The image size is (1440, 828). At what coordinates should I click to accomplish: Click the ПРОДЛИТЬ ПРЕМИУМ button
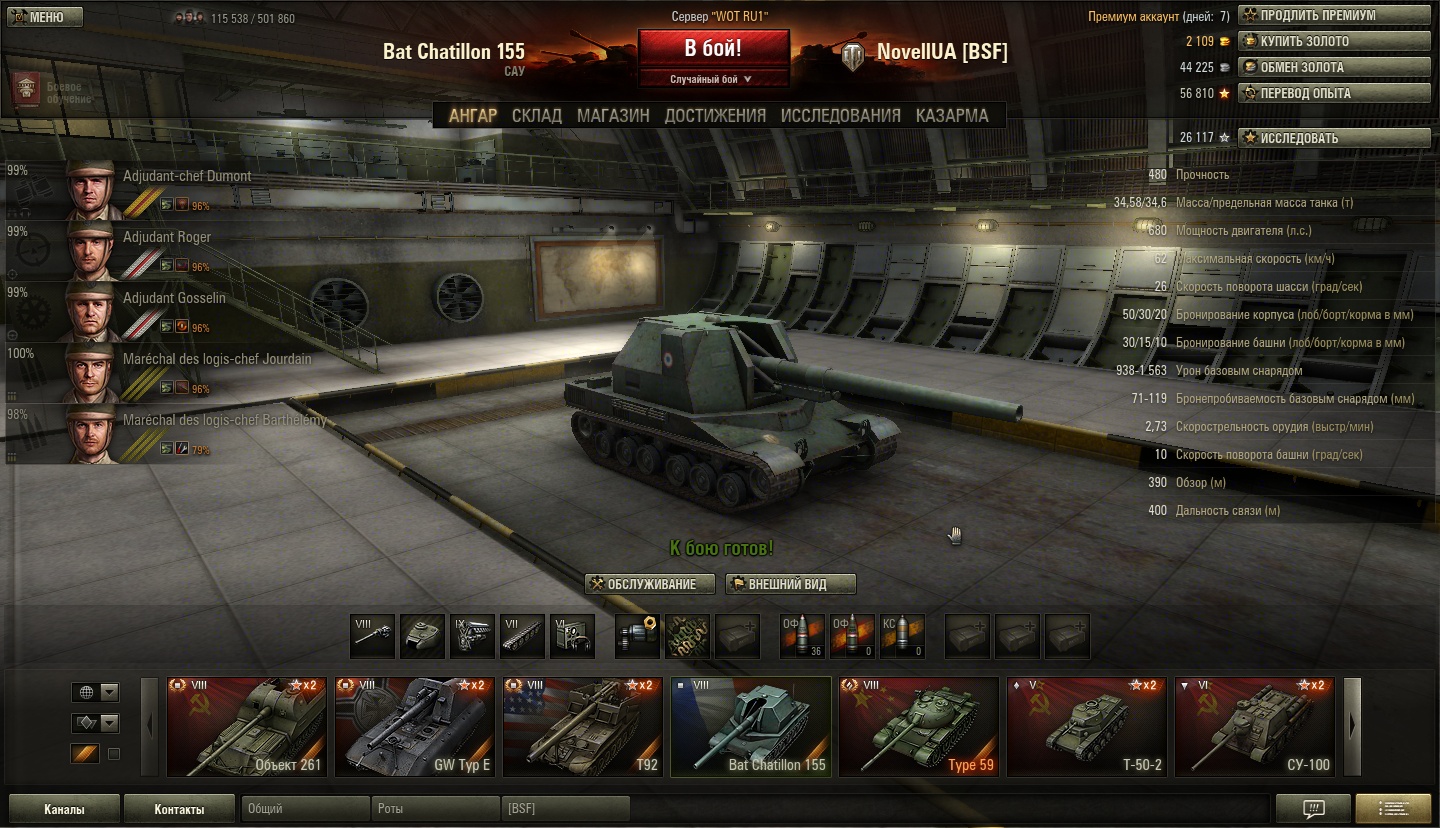point(1334,16)
